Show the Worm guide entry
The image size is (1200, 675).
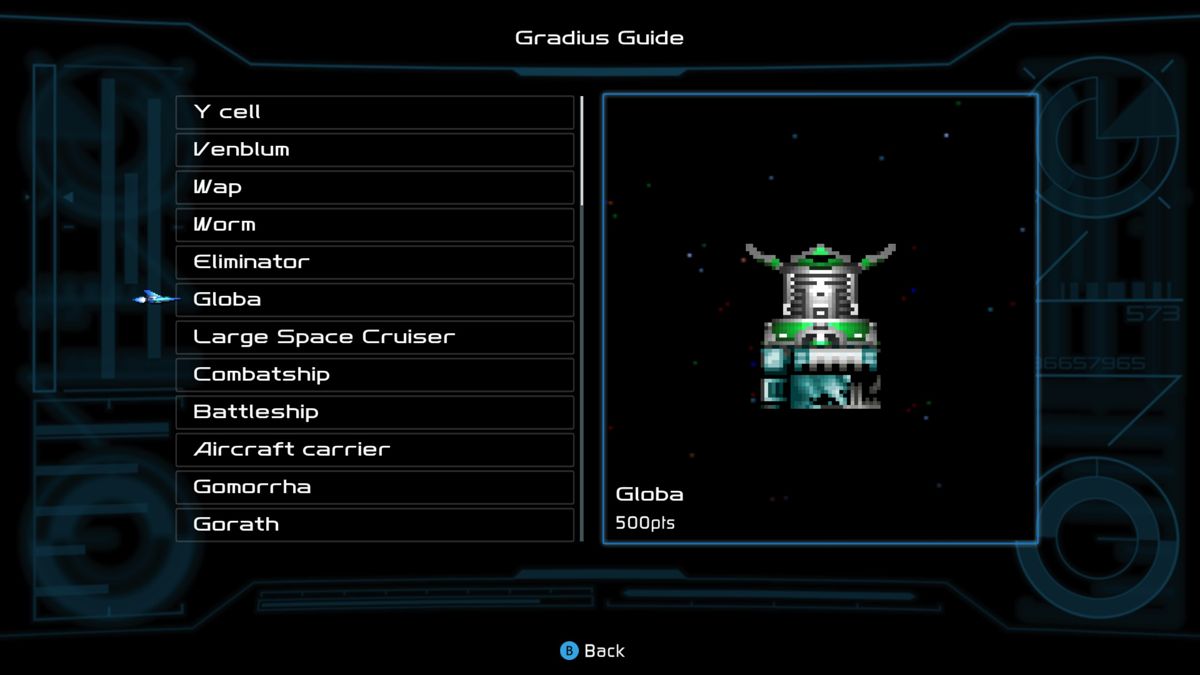[375, 225]
